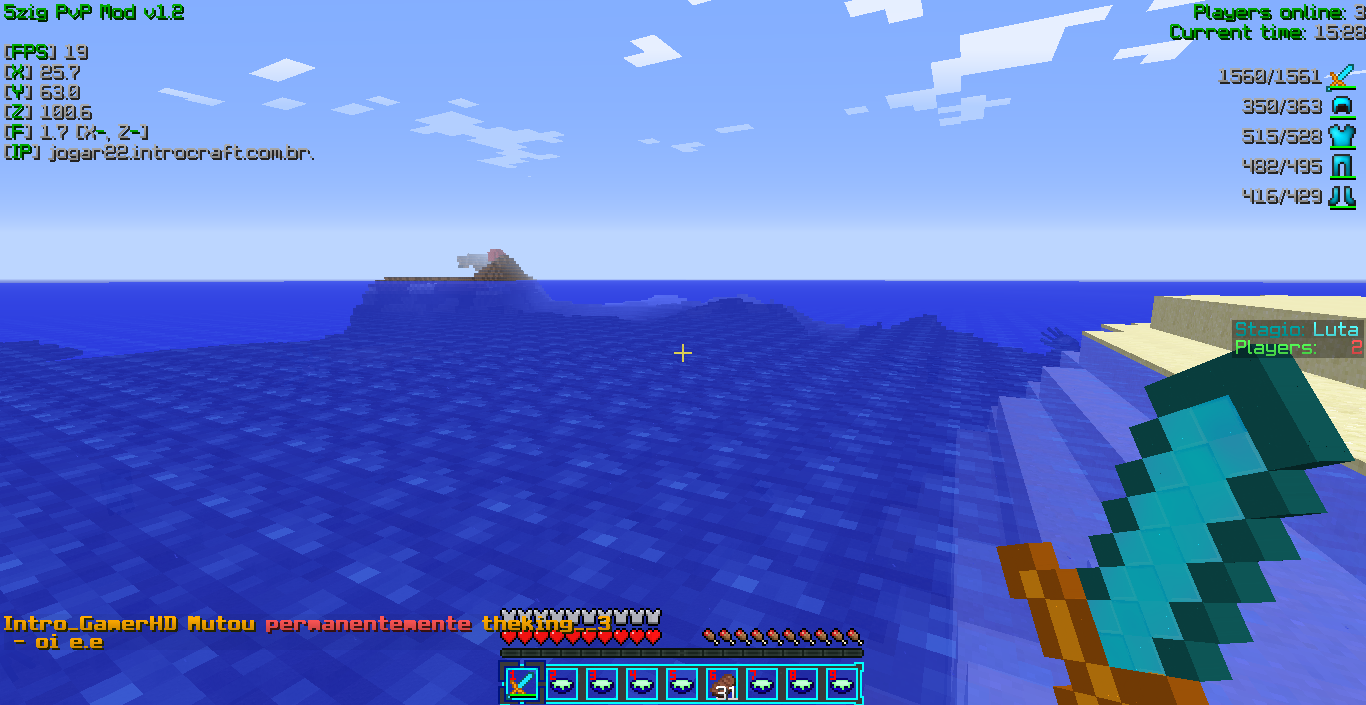Click the diamond chestplate durability icon
1366x705 pixels.
tap(1341, 137)
